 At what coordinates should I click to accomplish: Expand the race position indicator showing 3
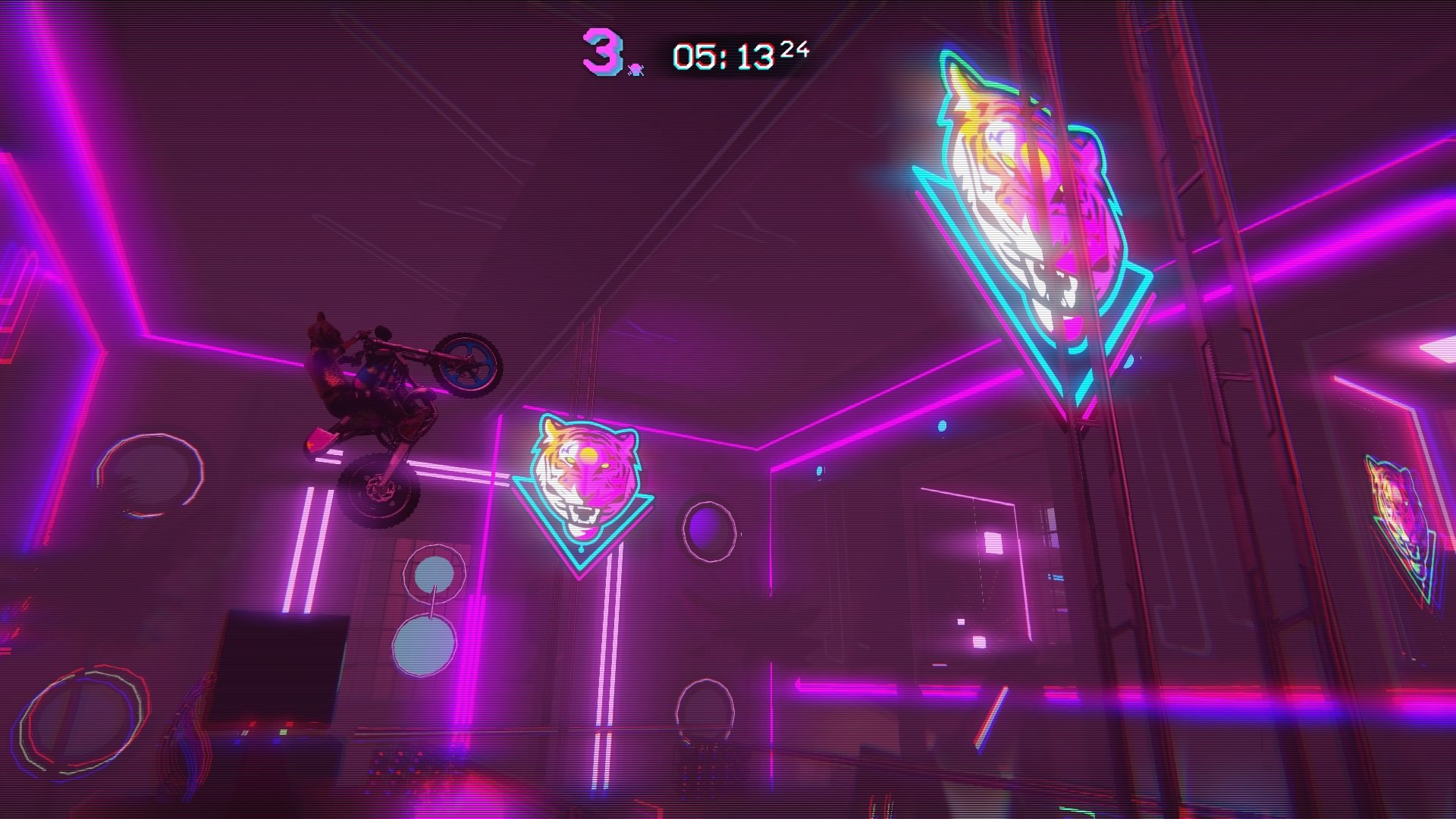click(601, 52)
